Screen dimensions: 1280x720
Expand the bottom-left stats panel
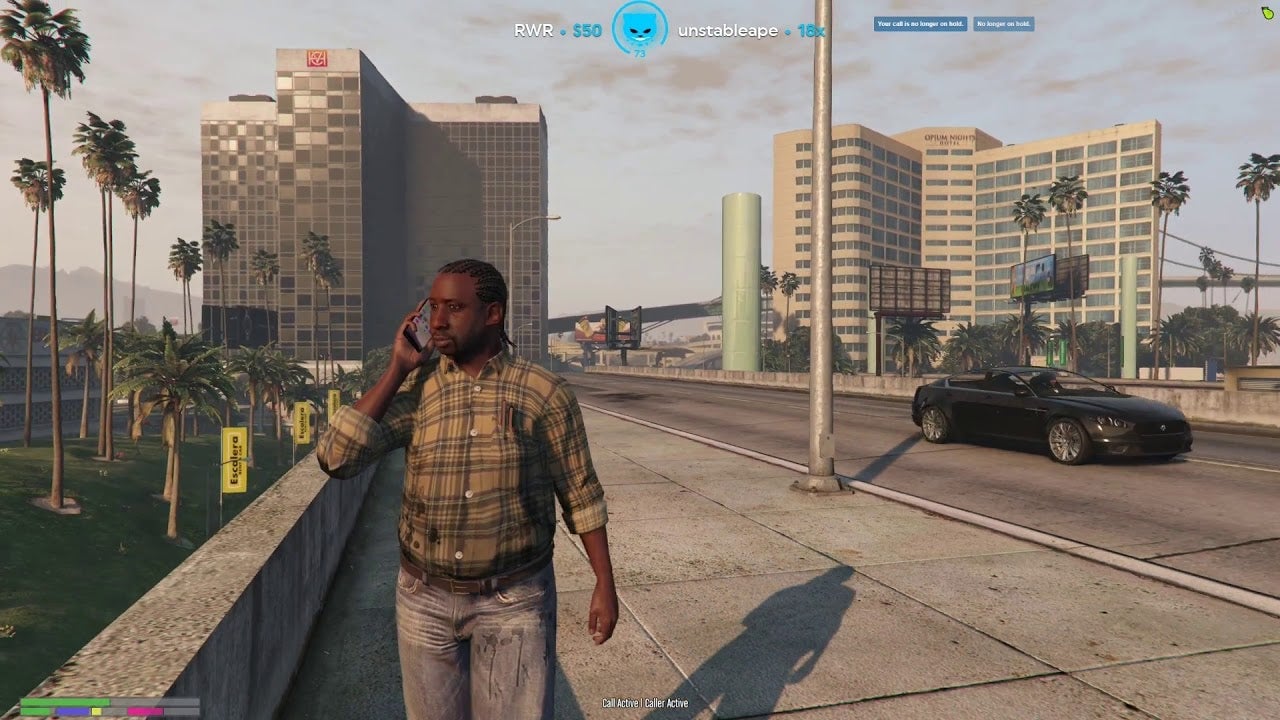pos(110,705)
